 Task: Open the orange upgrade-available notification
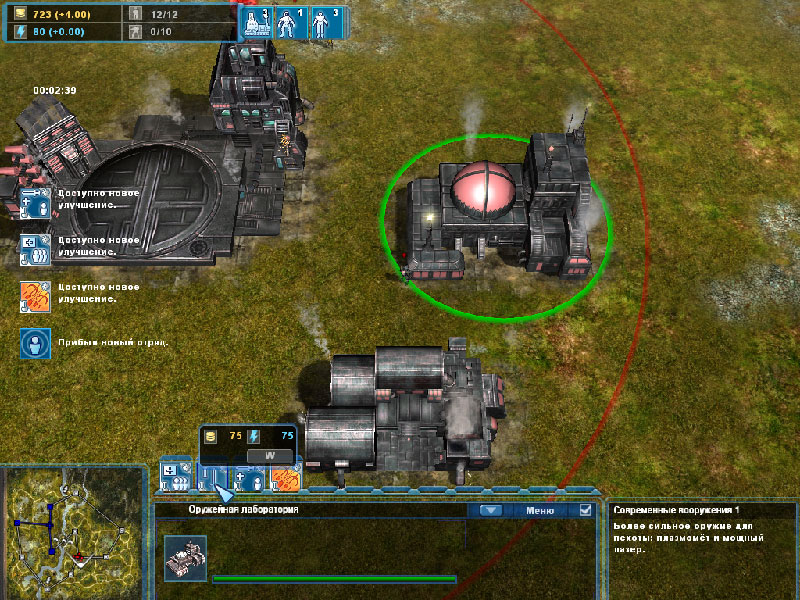(x=35, y=296)
